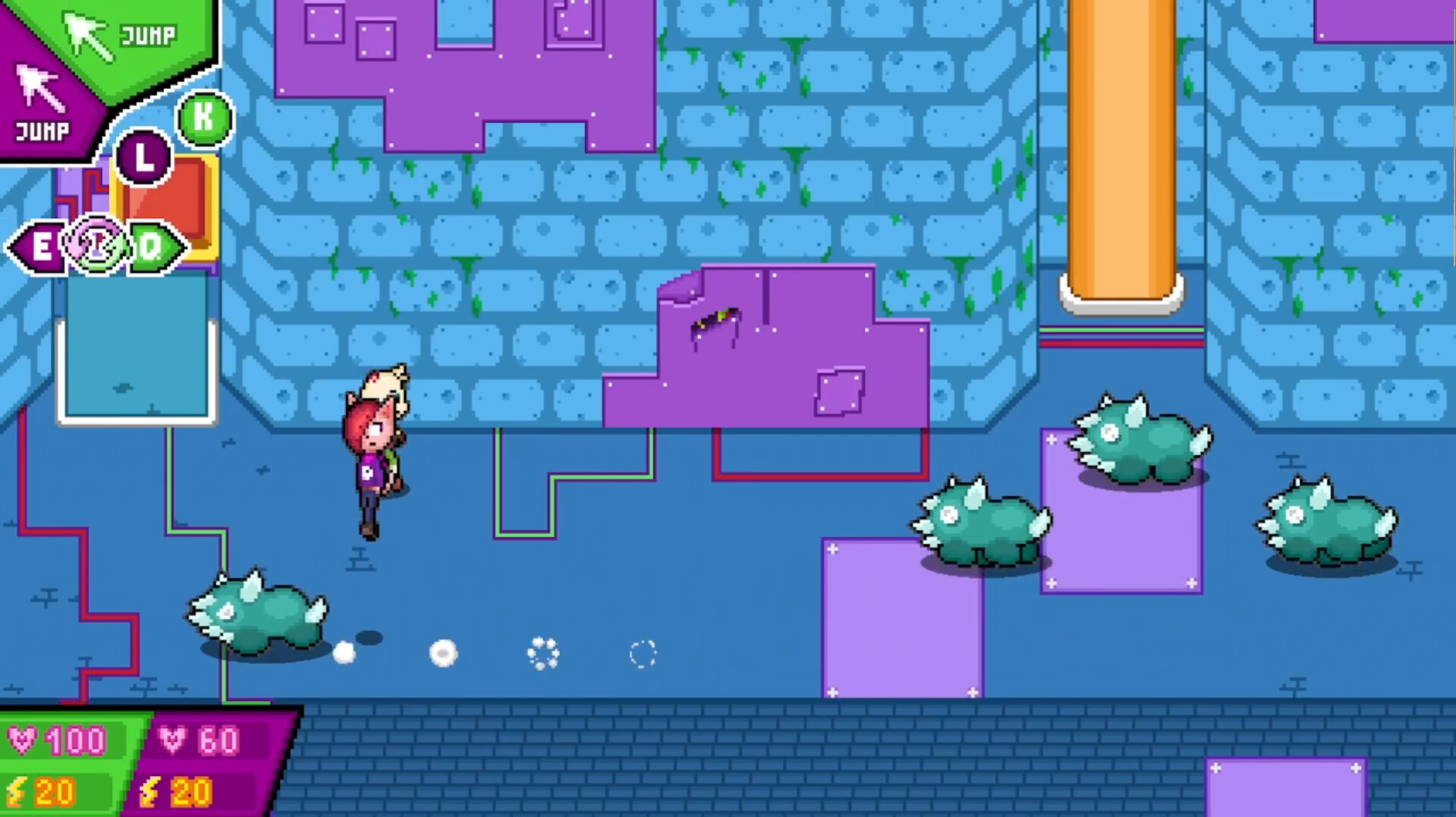Click the pink swap-rings cycle icon
1456x817 pixels.
96,244
